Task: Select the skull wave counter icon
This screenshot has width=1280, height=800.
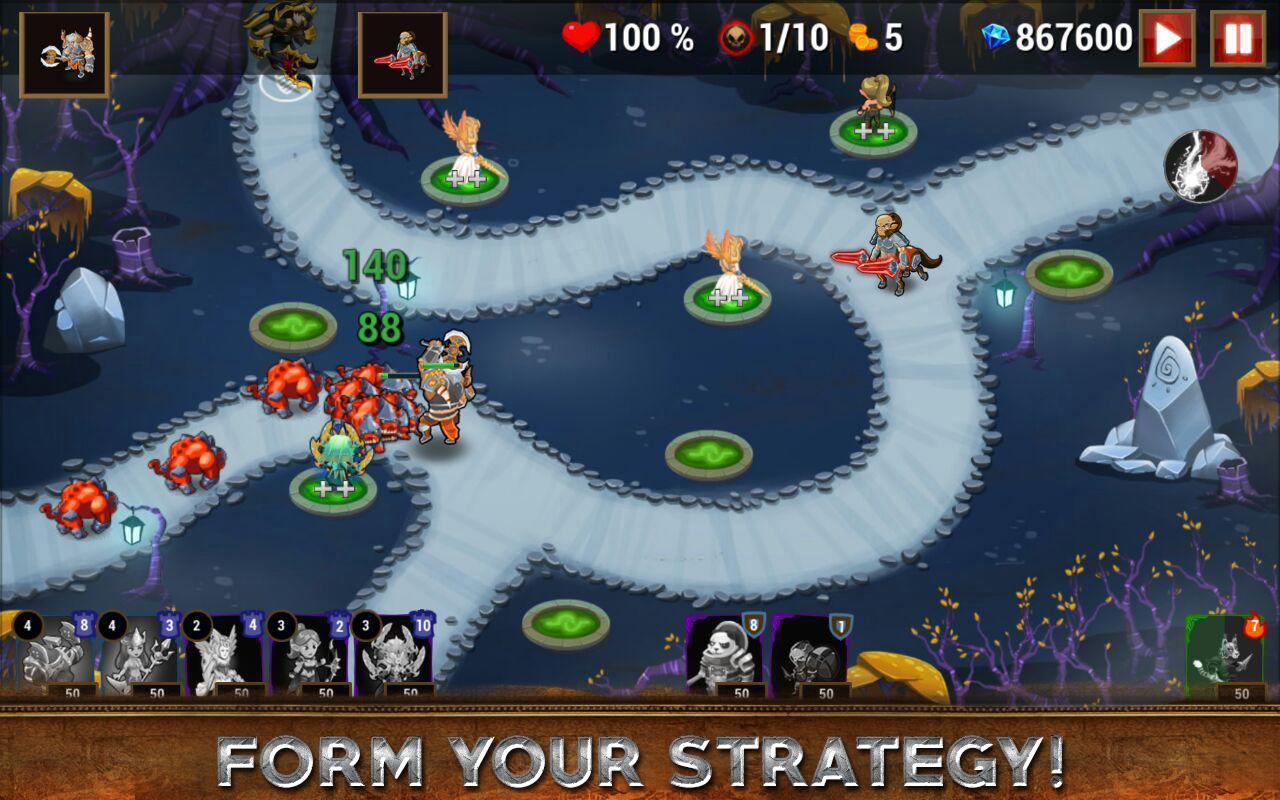Action: coord(735,40)
